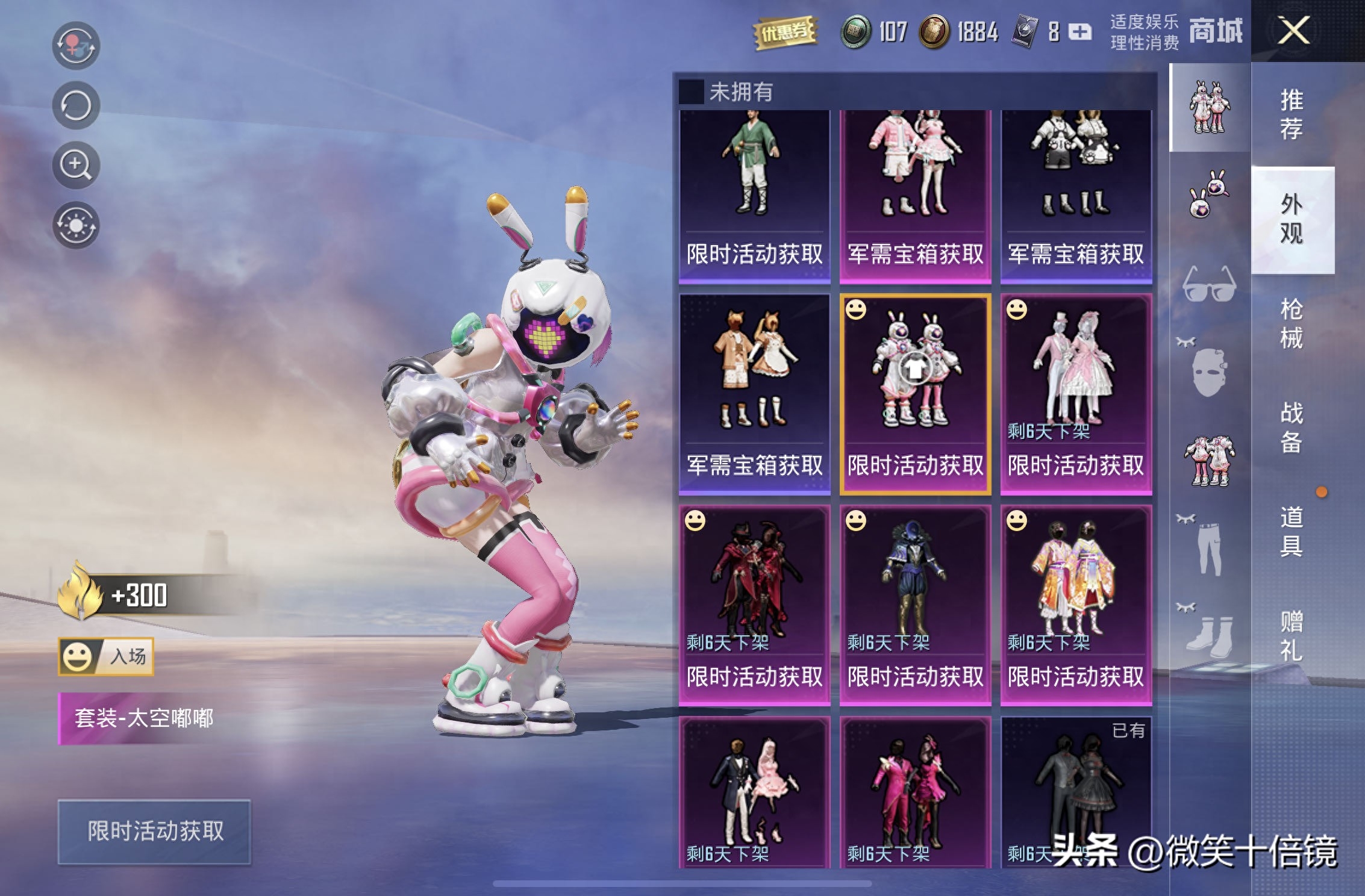Reset the character rotation with circular arrow icon
The image size is (1365, 896).
click(x=75, y=105)
